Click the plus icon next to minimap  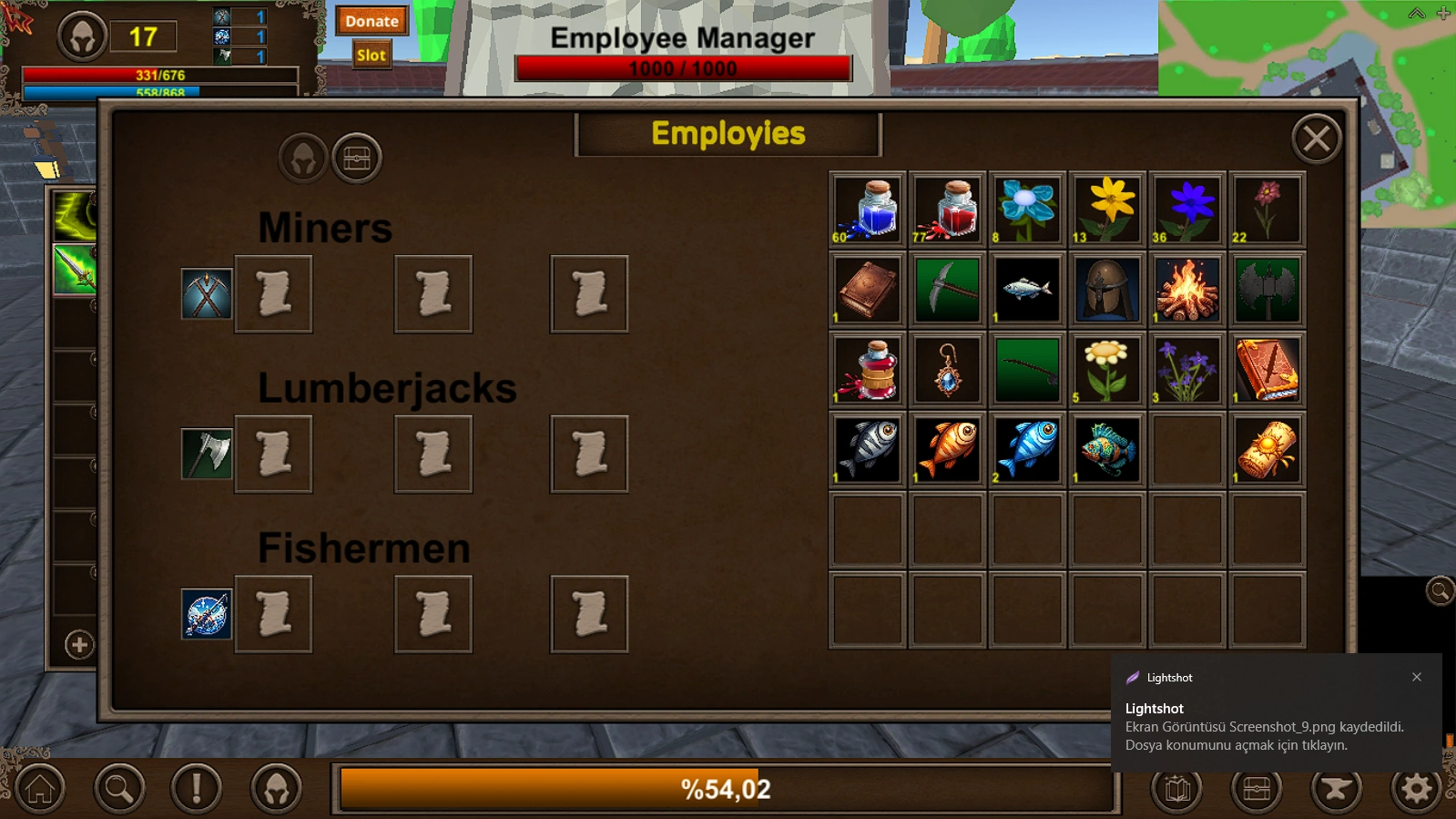point(1441,14)
